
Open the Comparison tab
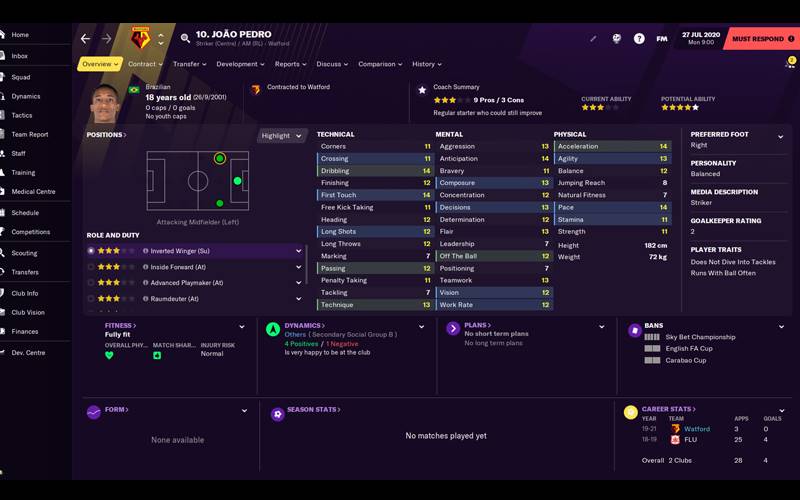pos(380,64)
